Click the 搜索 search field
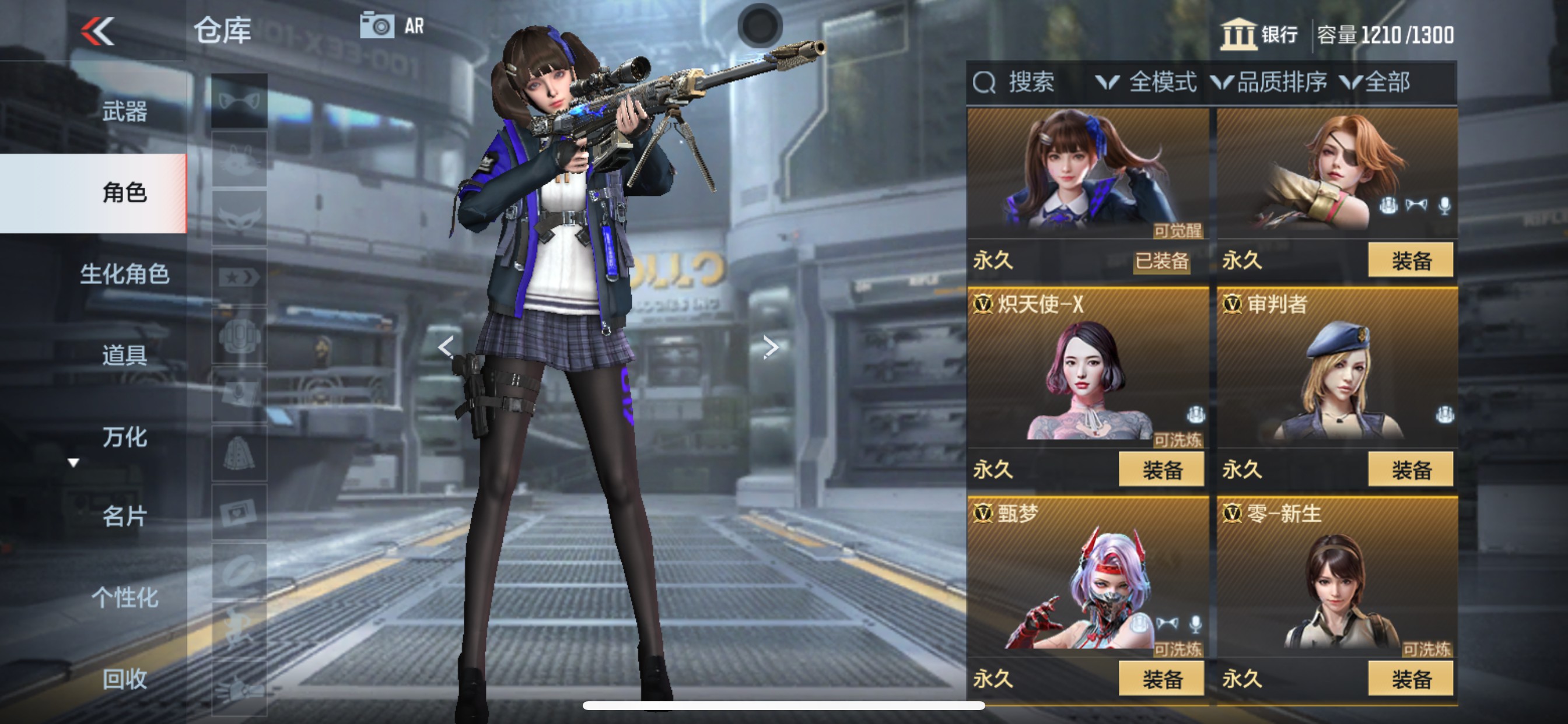This screenshot has height=724, width=1568. coord(1028,82)
